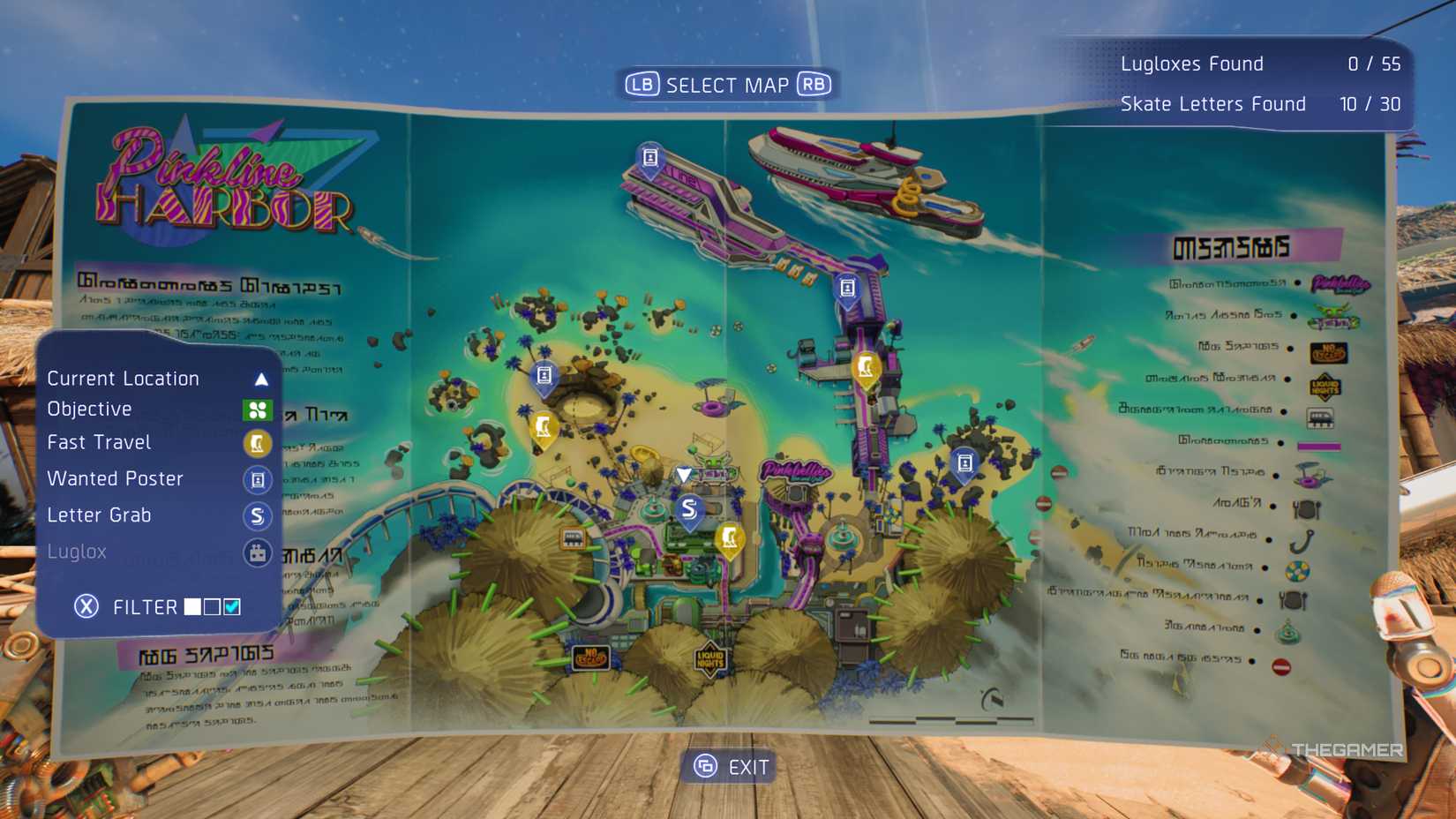Click the Current Location arrow icon

pos(260,378)
